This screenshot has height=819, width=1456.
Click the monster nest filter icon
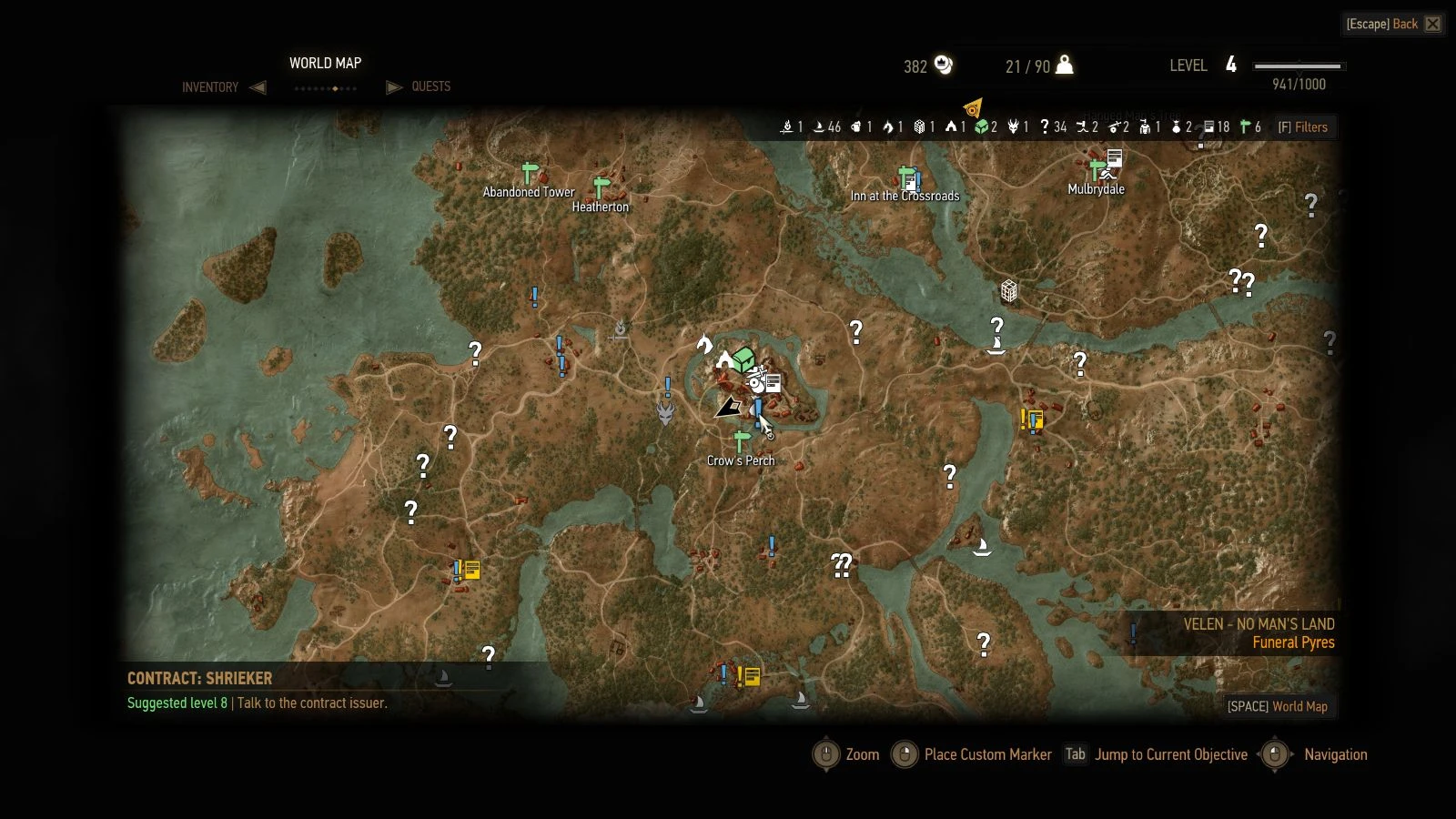[1013, 127]
